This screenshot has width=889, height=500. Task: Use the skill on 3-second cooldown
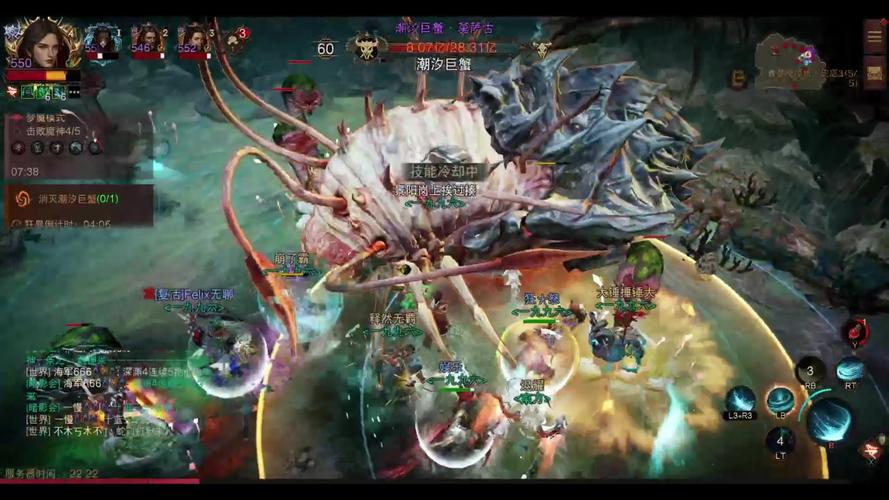click(x=811, y=371)
